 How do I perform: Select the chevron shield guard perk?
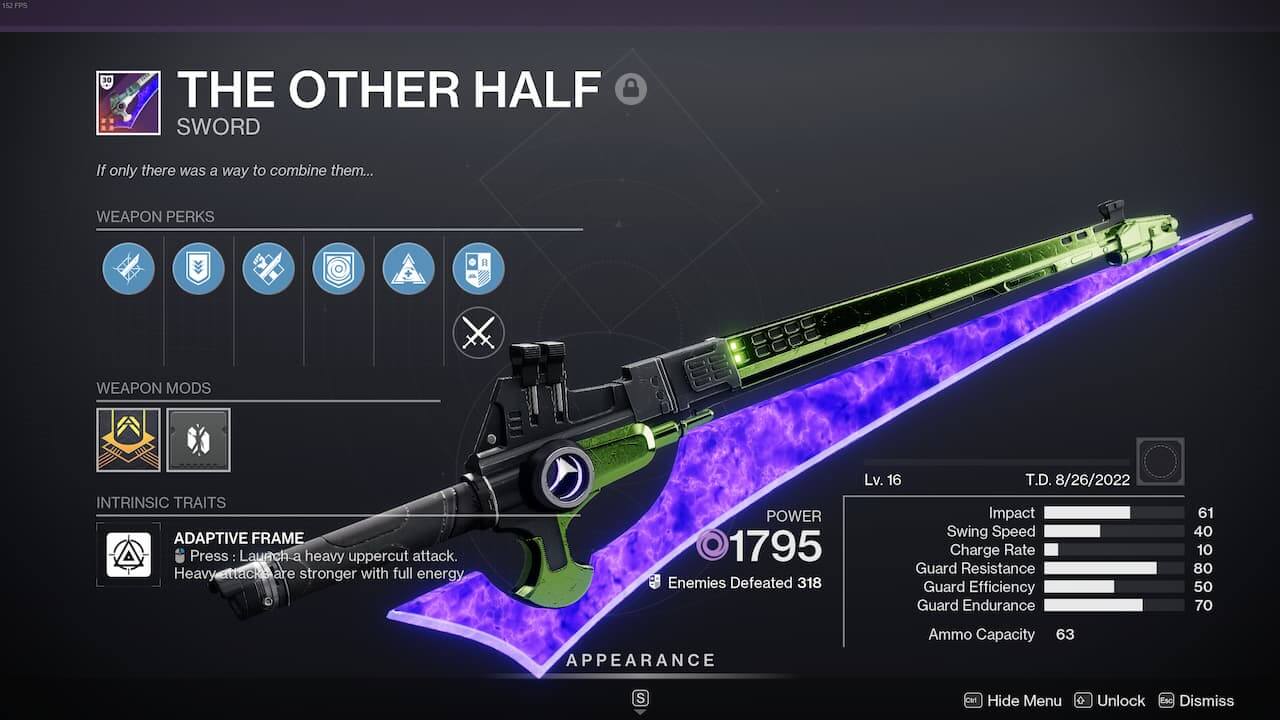coord(198,268)
